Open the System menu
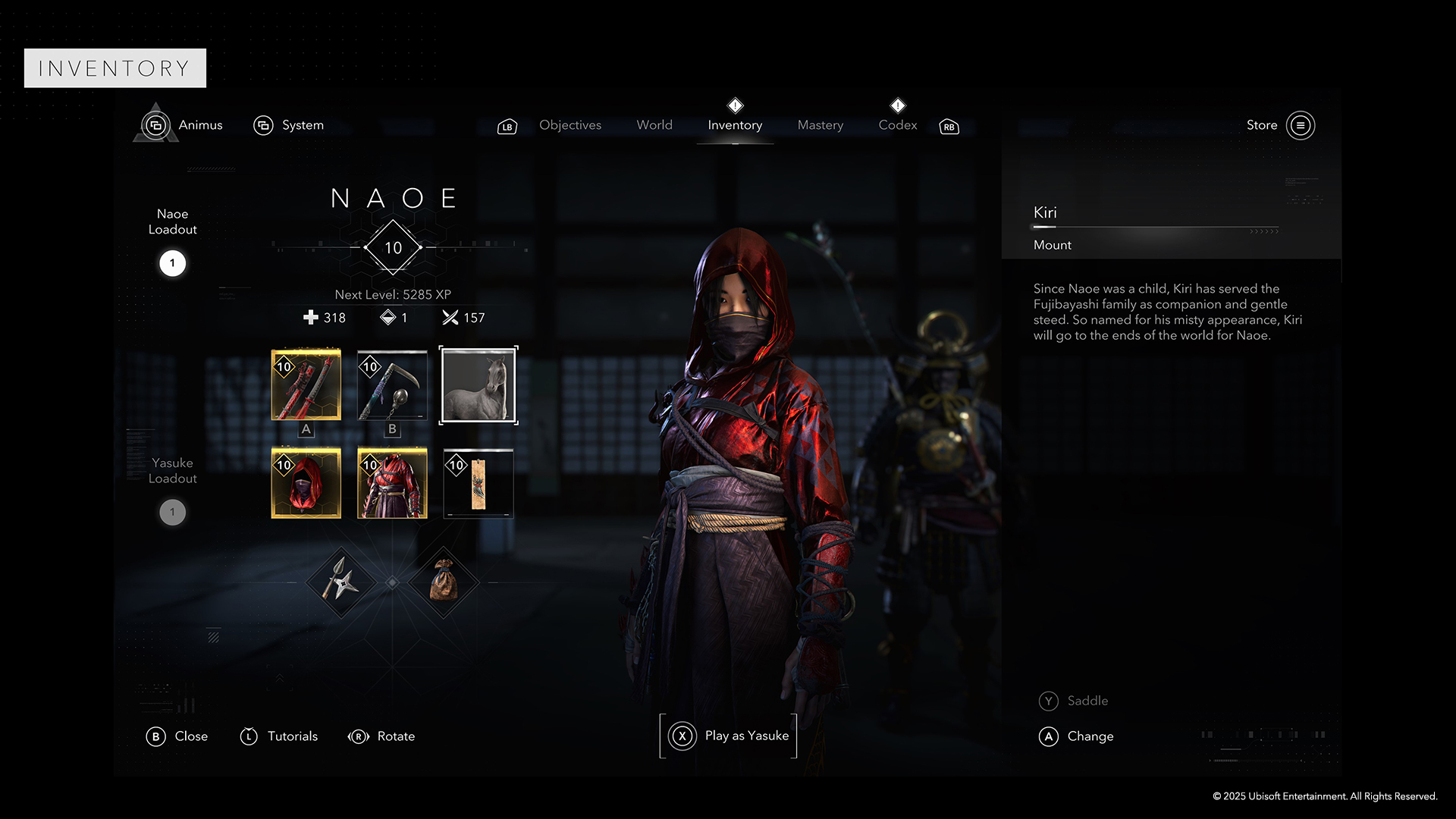 click(289, 125)
